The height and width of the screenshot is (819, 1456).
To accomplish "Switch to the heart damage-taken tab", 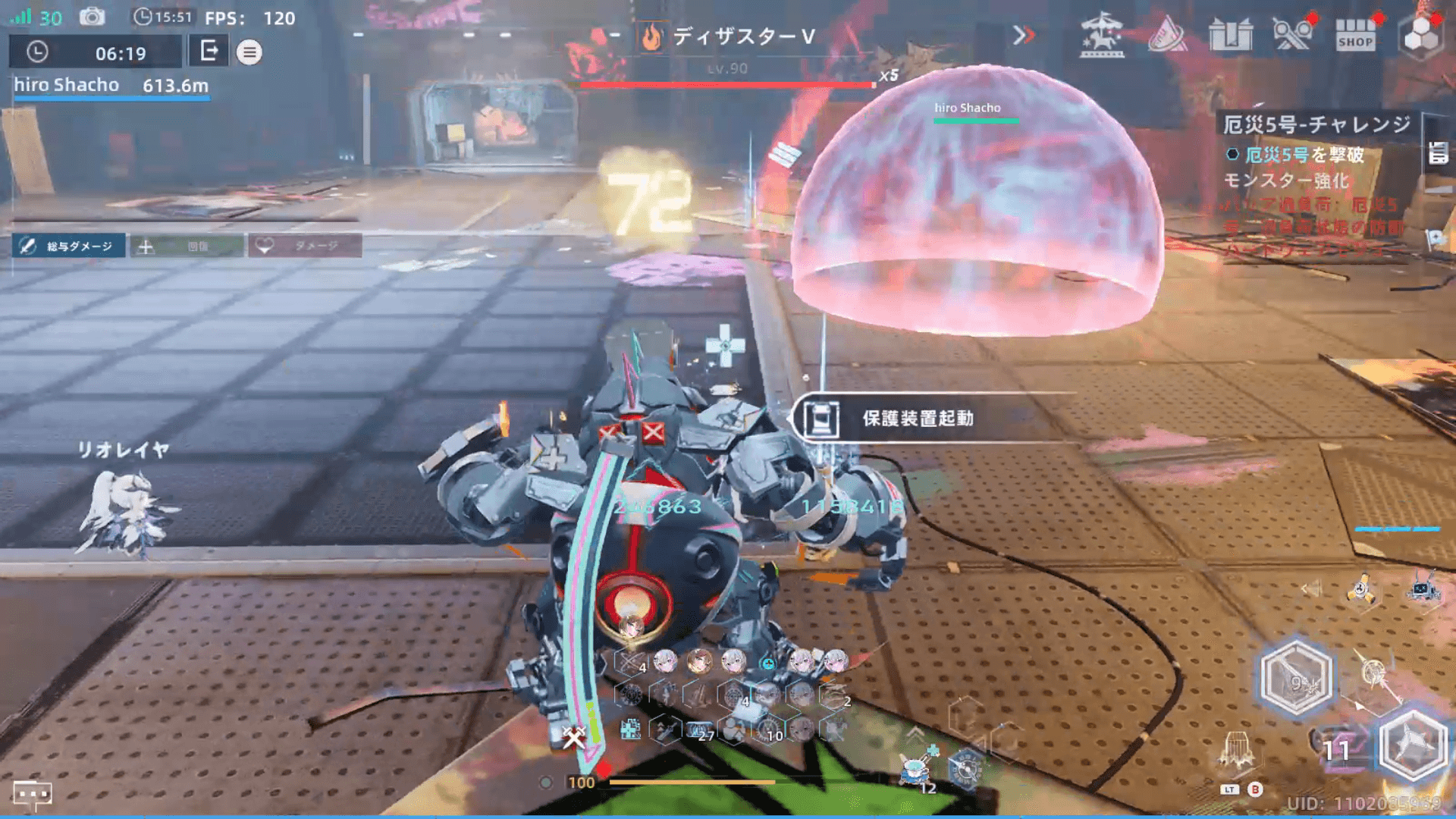I will click(305, 246).
